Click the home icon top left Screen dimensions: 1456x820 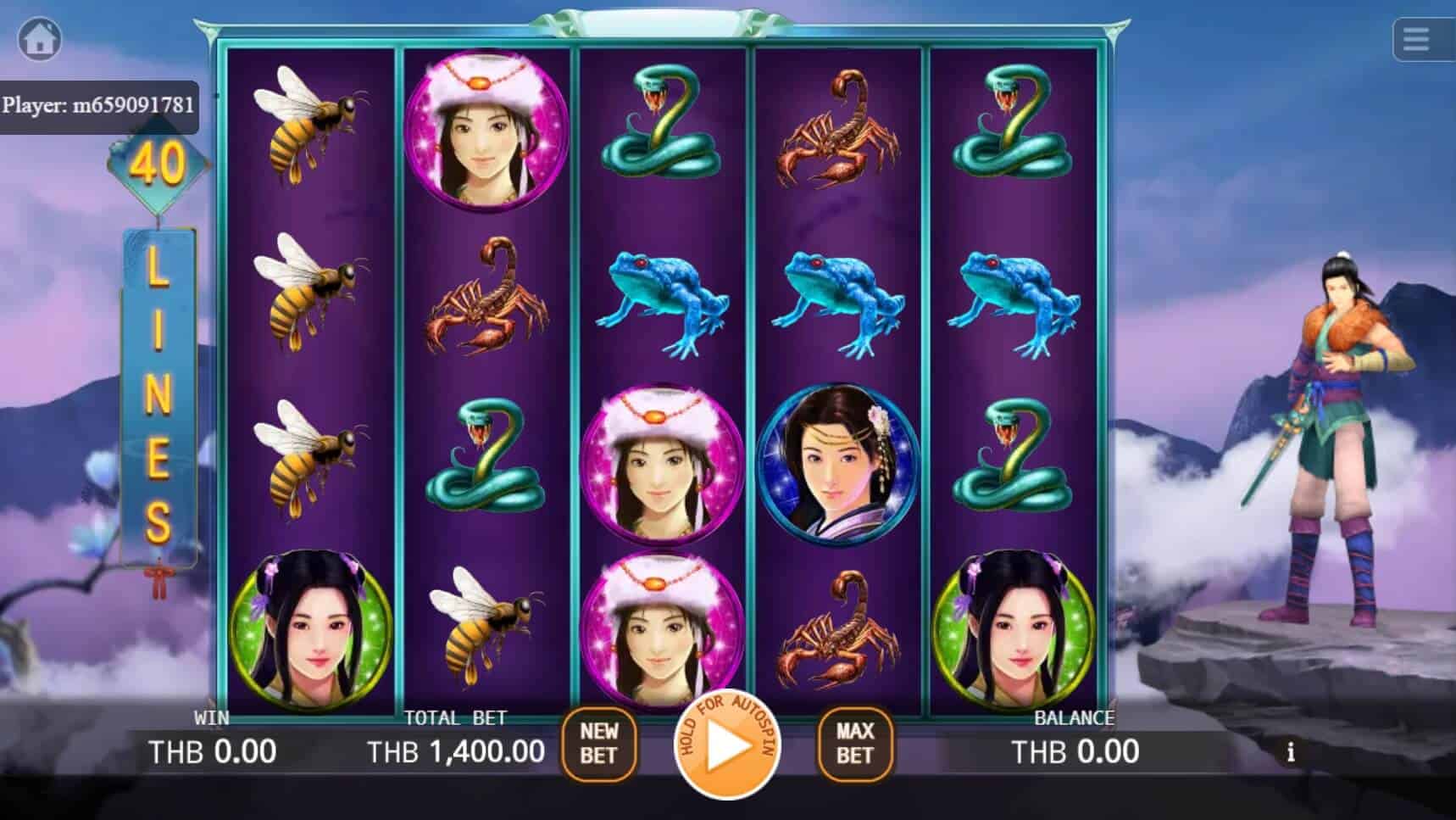click(x=39, y=37)
